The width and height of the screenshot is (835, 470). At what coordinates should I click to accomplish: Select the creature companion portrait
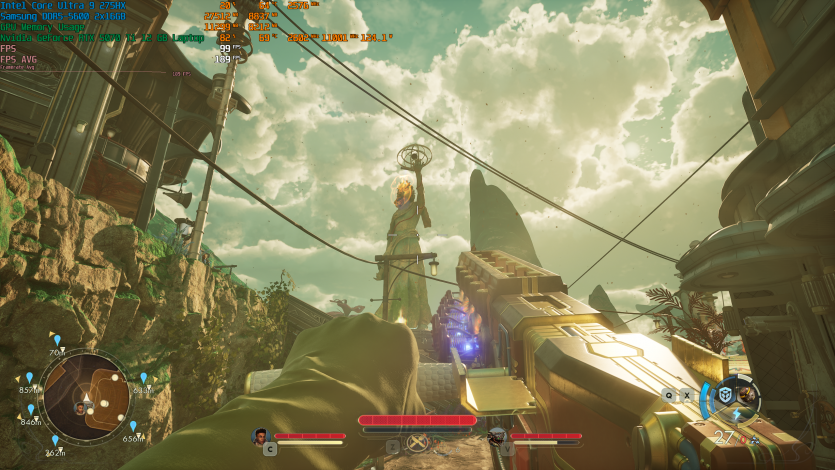497,436
